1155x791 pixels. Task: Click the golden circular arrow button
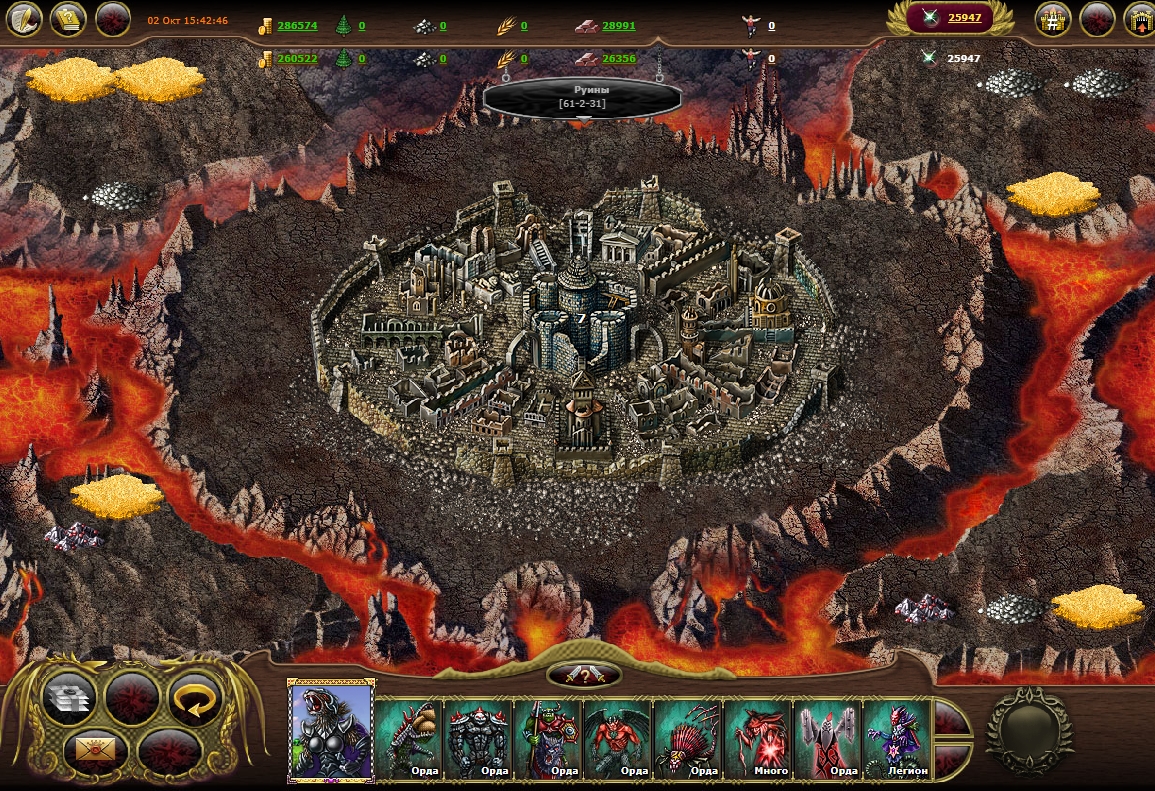coord(194,698)
